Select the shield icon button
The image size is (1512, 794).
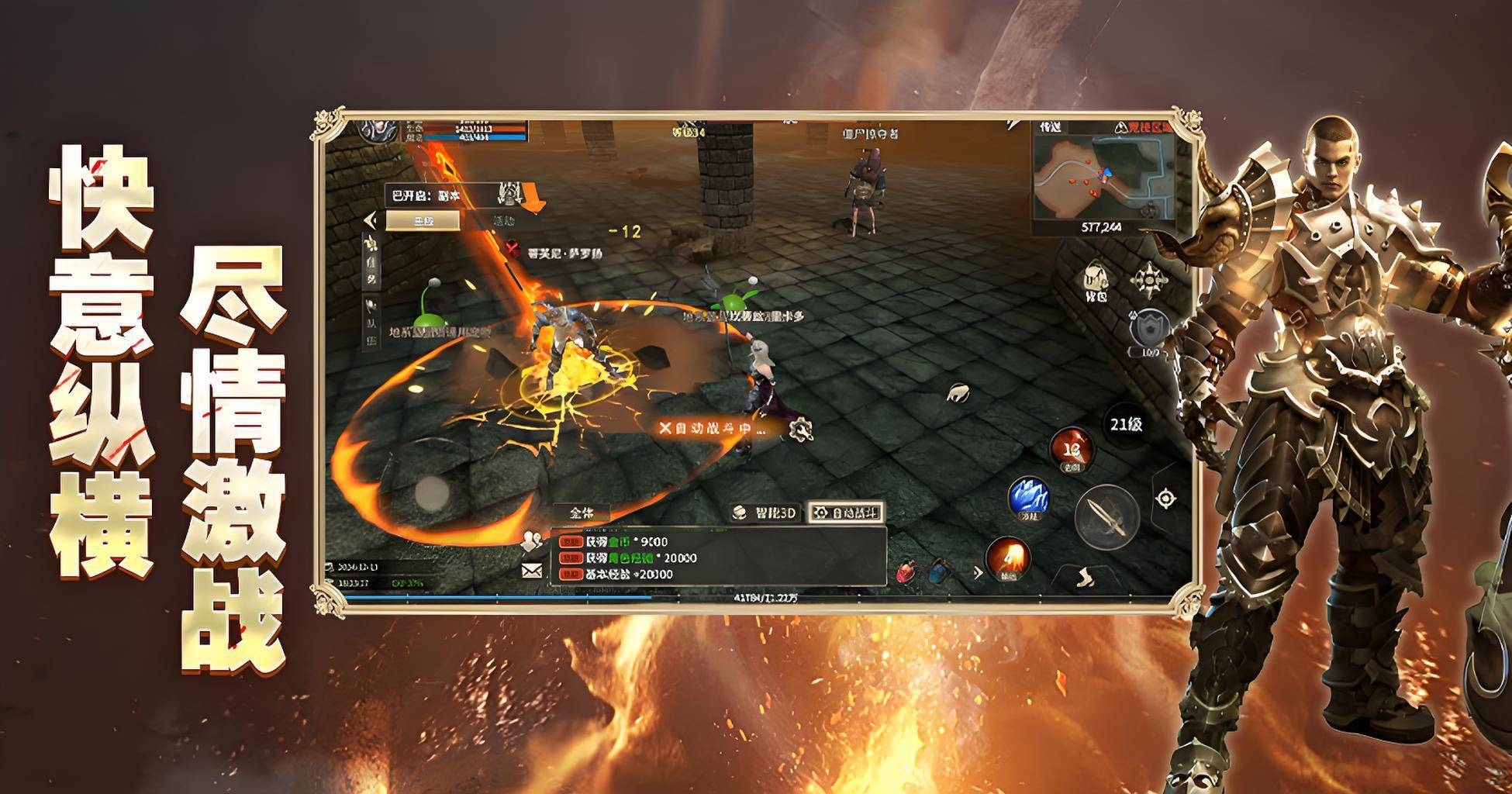click(1149, 330)
